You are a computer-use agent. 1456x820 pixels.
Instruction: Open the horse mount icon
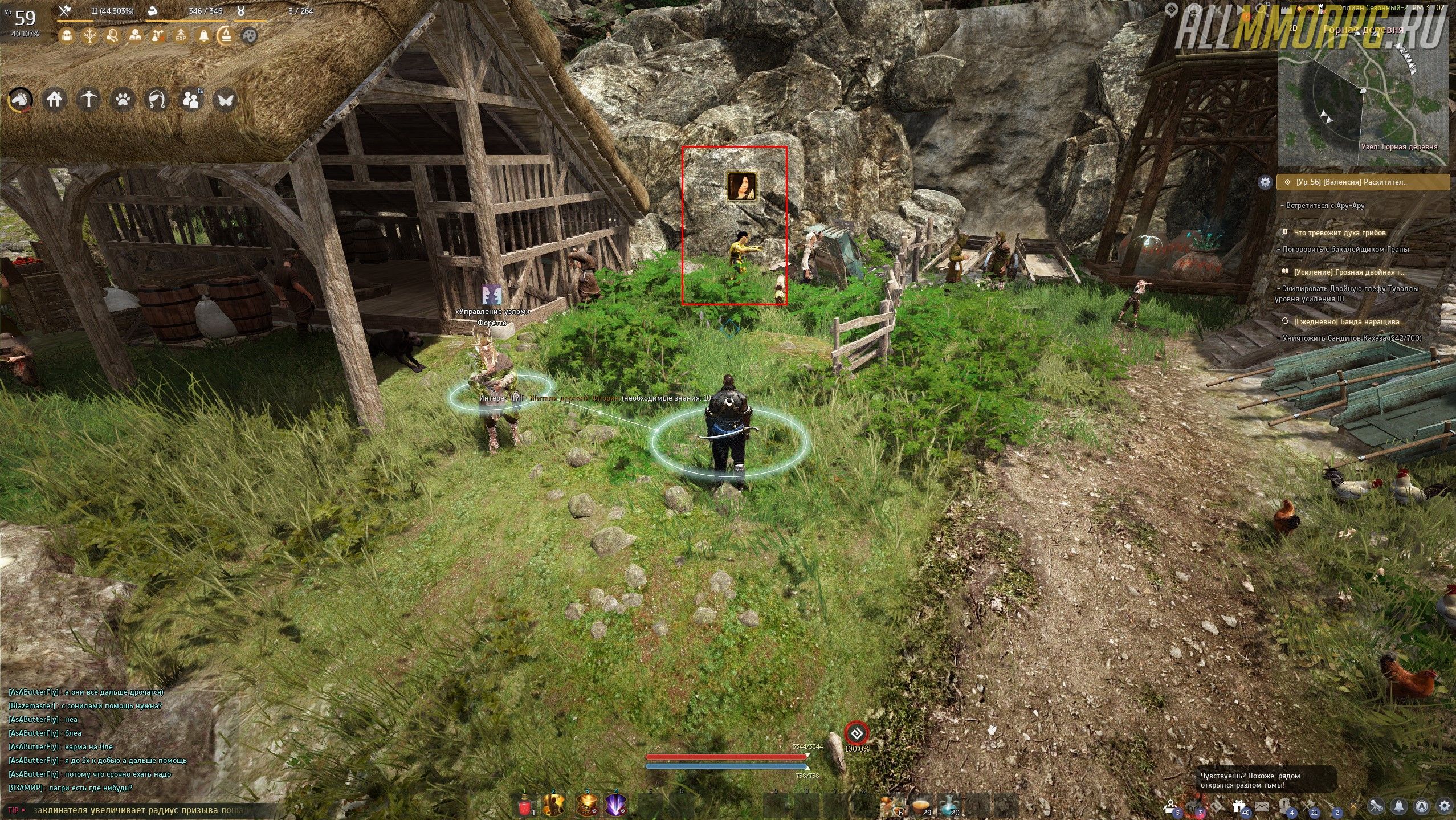[x=21, y=100]
